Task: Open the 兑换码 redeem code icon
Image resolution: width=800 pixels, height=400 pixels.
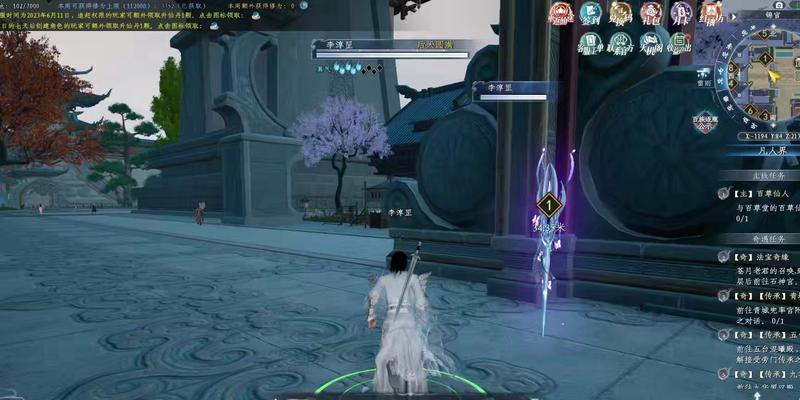Action: (x=622, y=14)
